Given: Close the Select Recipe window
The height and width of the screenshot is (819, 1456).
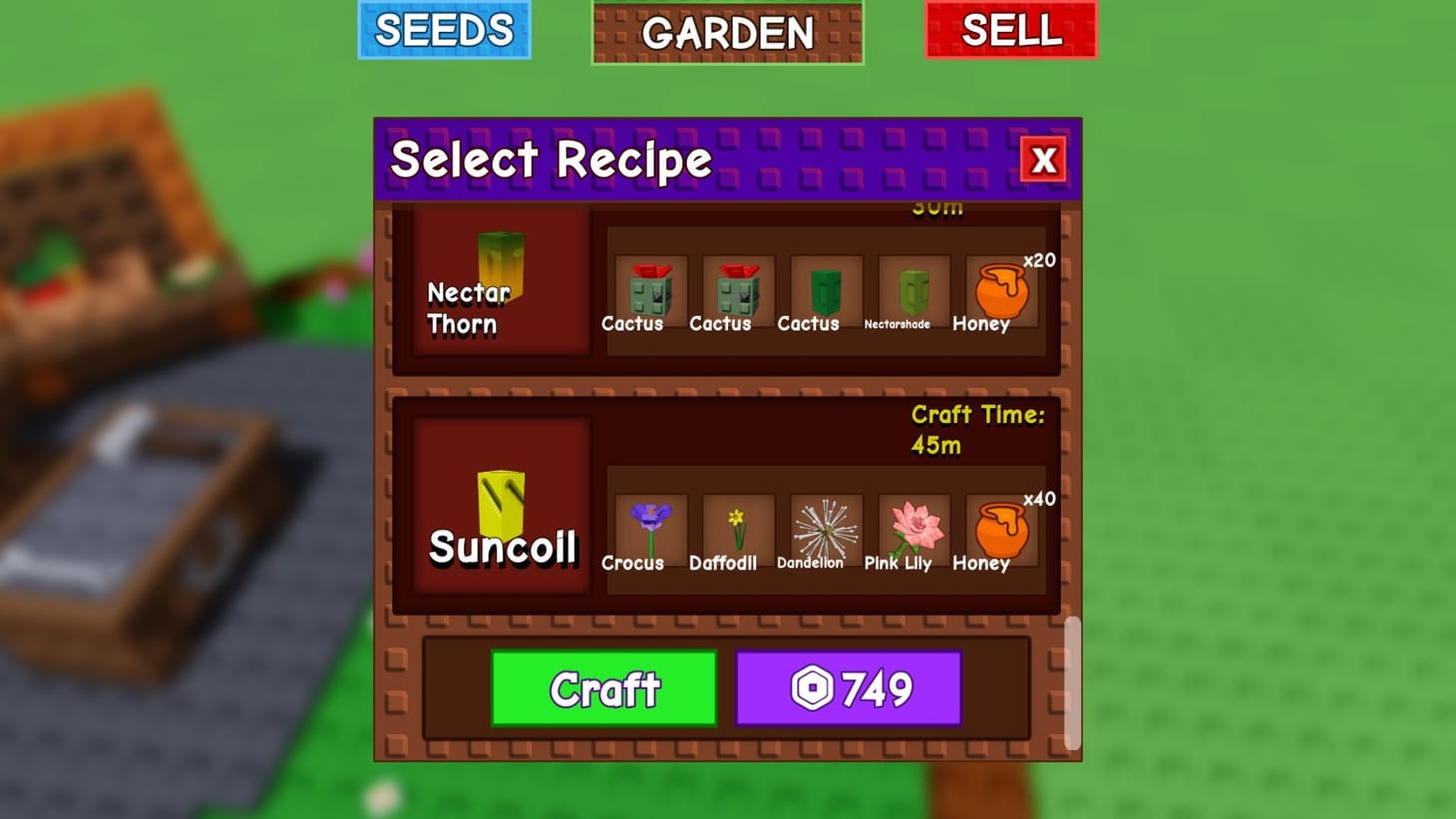Looking at the screenshot, I should (x=1043, y=160).
